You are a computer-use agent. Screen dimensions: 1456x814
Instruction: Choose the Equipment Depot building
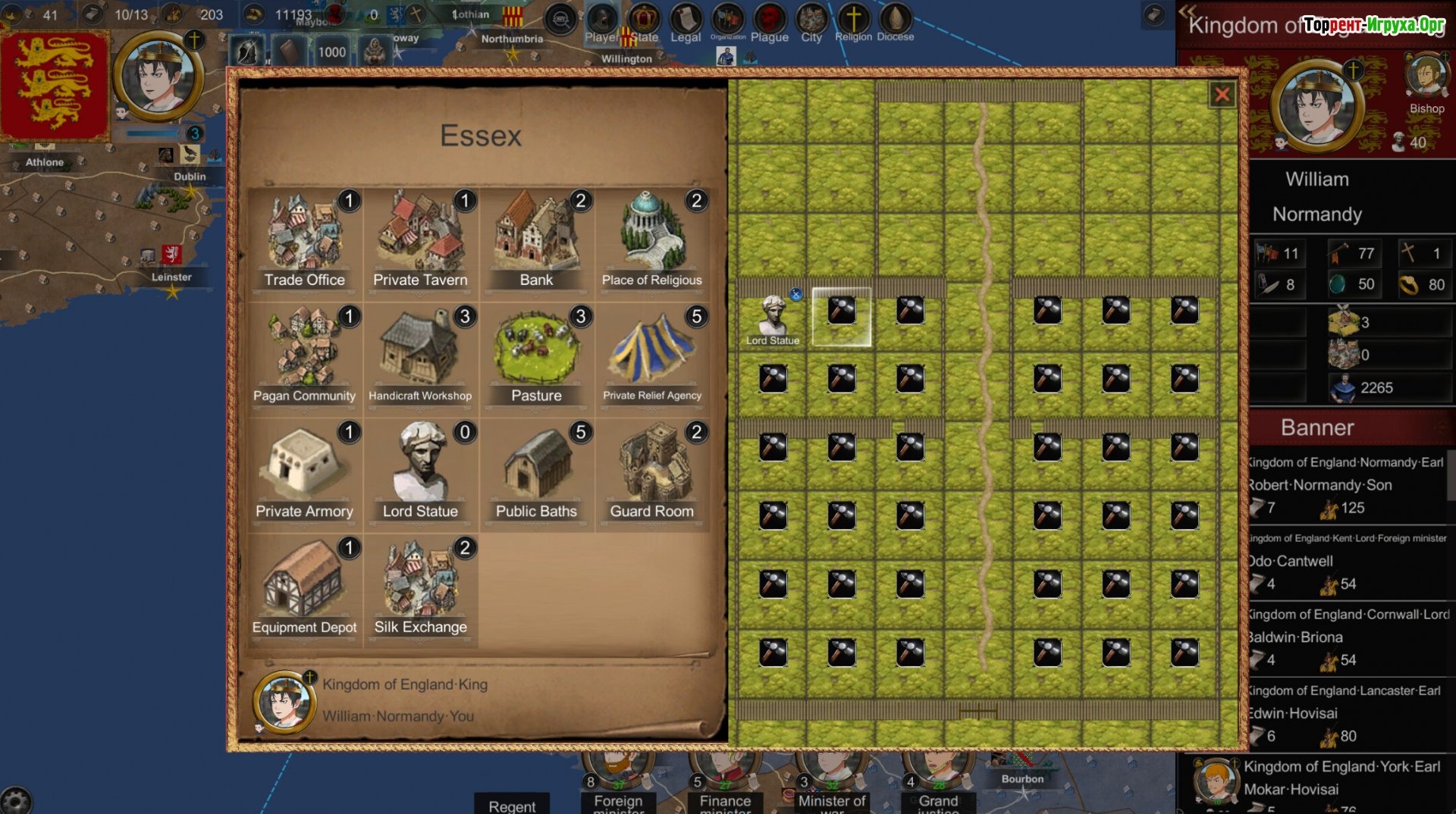coord(305,587)
